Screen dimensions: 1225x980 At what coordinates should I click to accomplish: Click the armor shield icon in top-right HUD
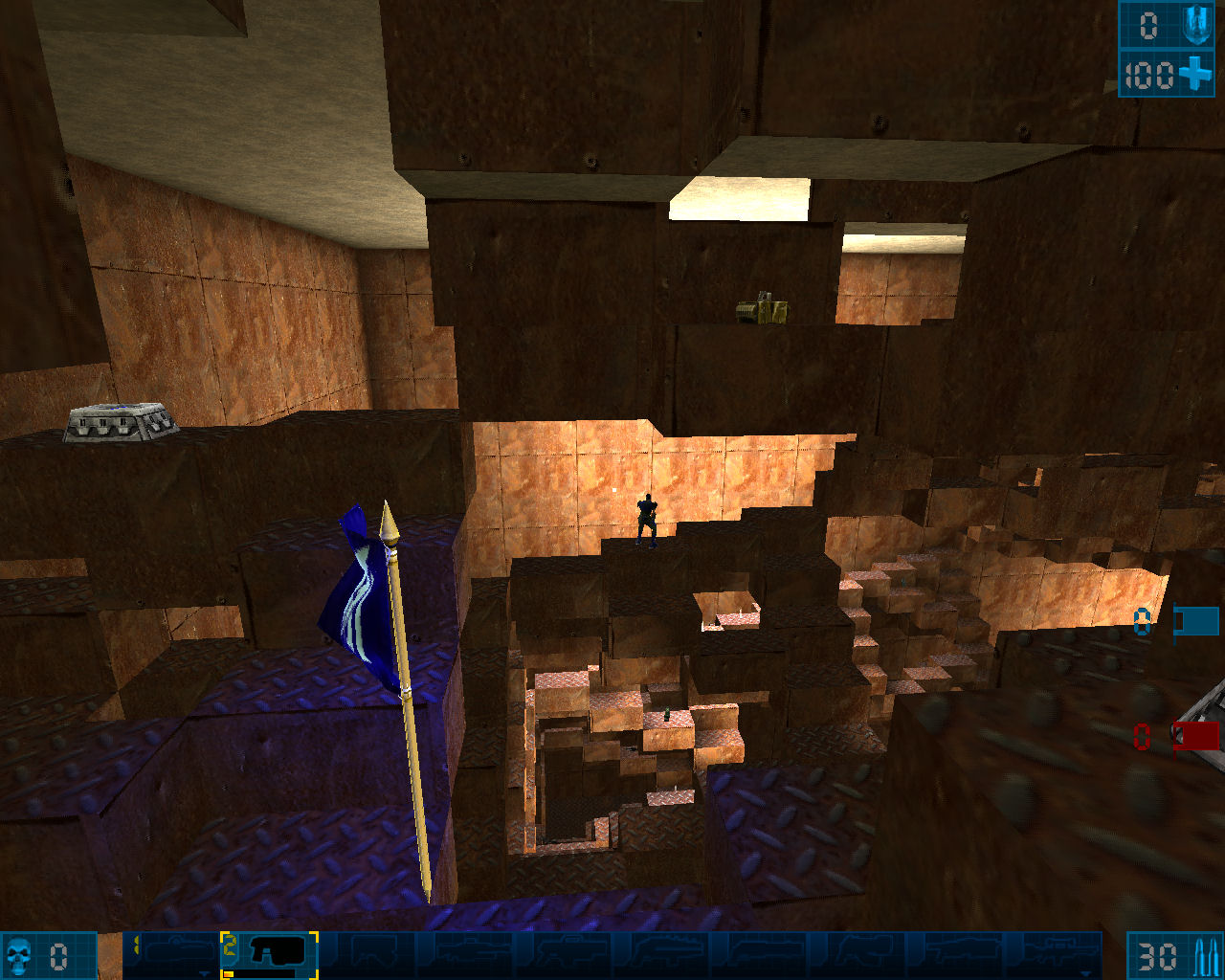point(1194,25)
